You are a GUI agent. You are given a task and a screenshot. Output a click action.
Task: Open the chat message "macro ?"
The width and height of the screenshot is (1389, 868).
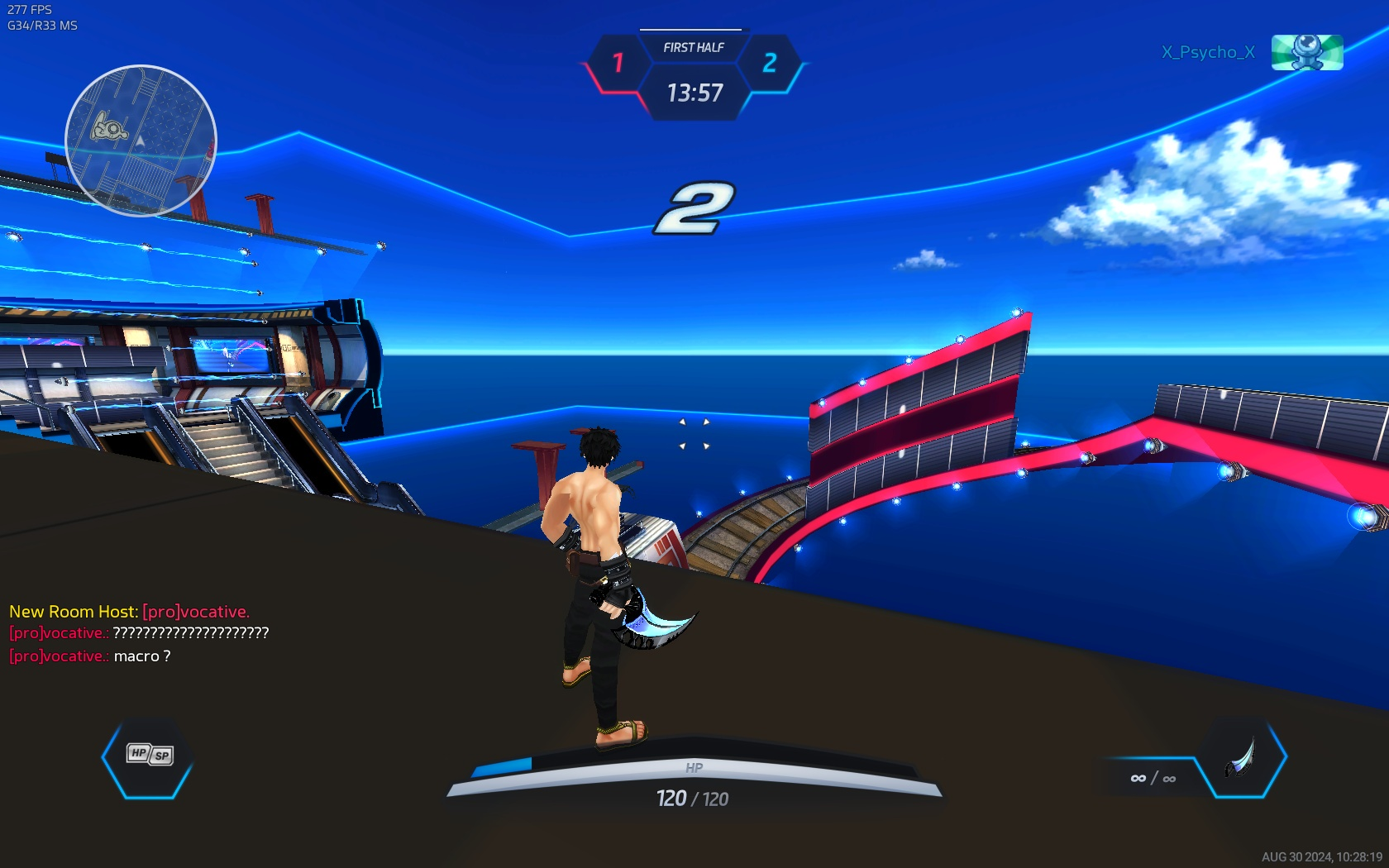(x=142, y=656)
